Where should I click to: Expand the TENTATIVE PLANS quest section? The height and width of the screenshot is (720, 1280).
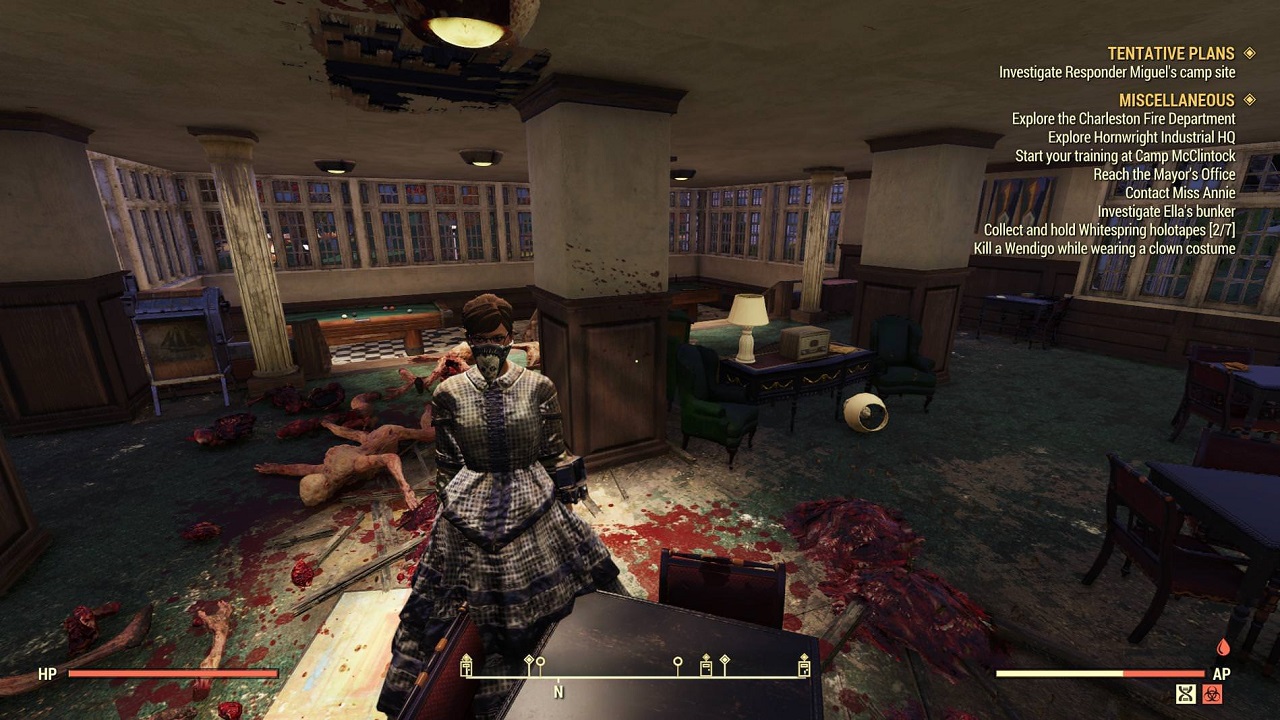pos(1173,53)
